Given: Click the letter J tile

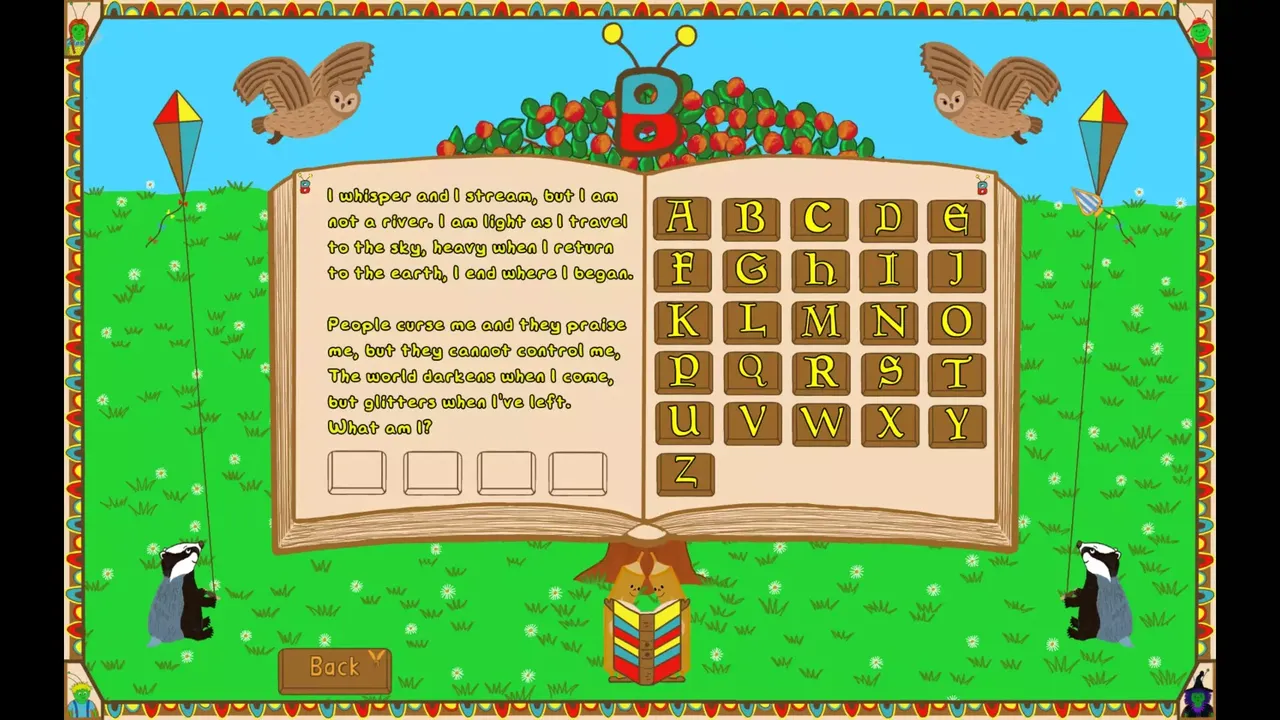Looking at the screenshot, I should click(957, 270).
